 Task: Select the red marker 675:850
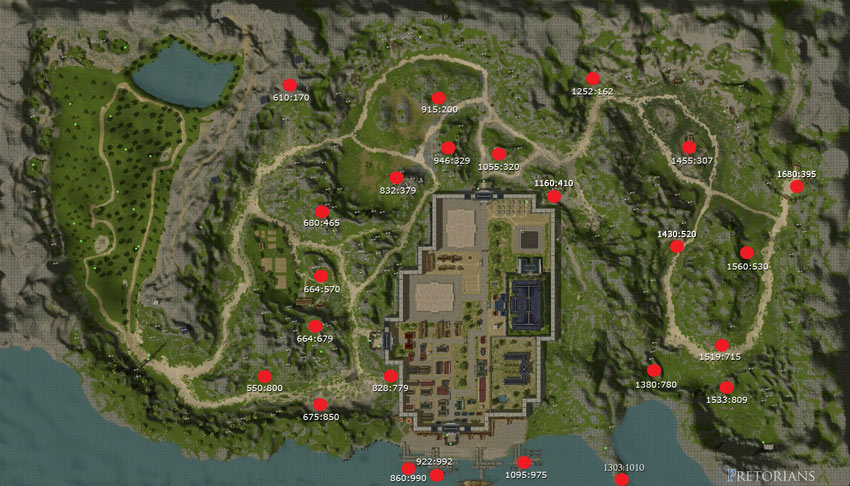[320, 405]
